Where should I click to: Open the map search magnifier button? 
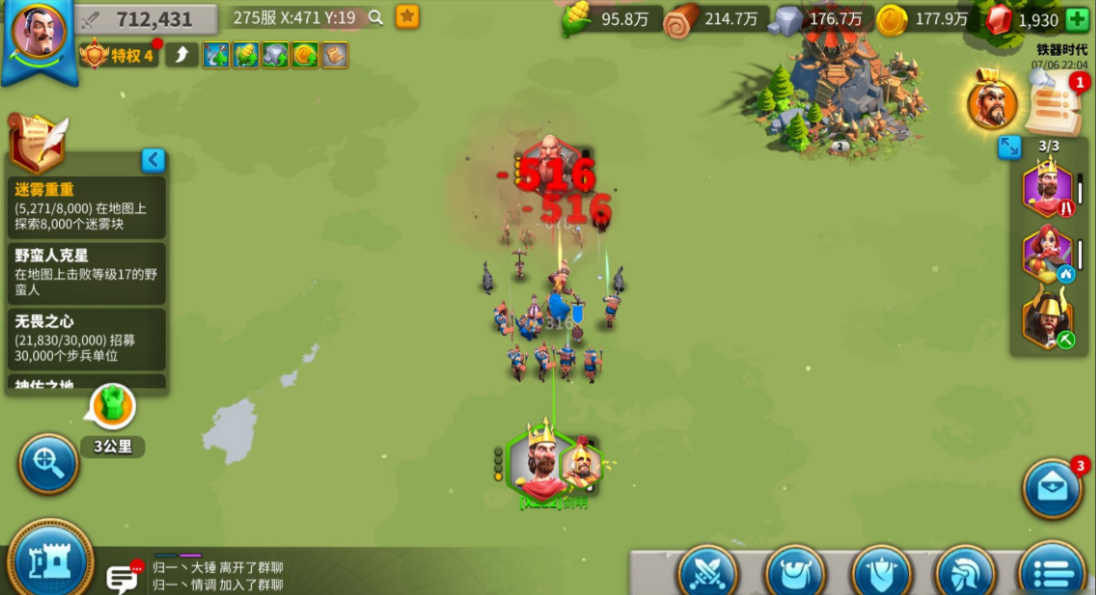coord(48,463)
